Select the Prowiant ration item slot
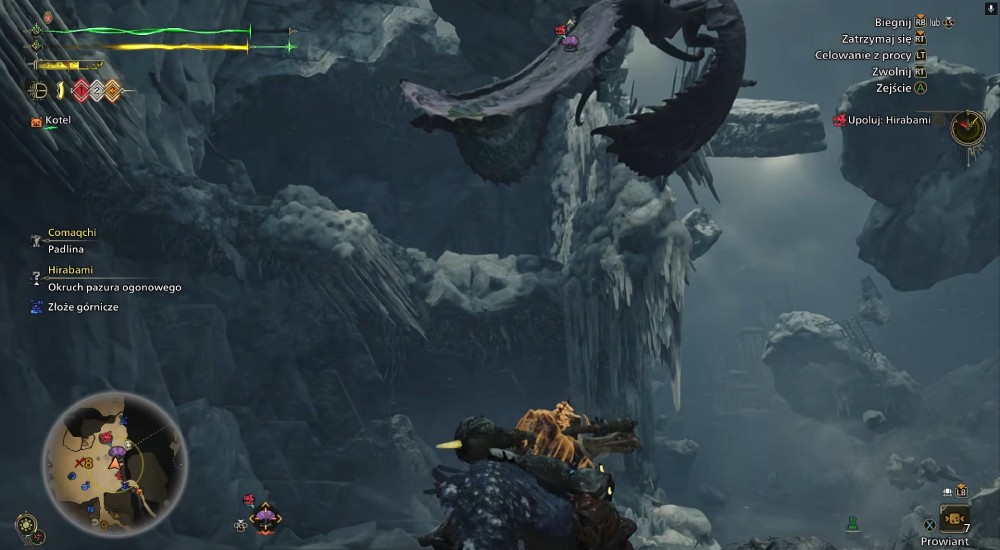Image resolution: width=1000 pixels, height=550 pixels. pos(954,518)
